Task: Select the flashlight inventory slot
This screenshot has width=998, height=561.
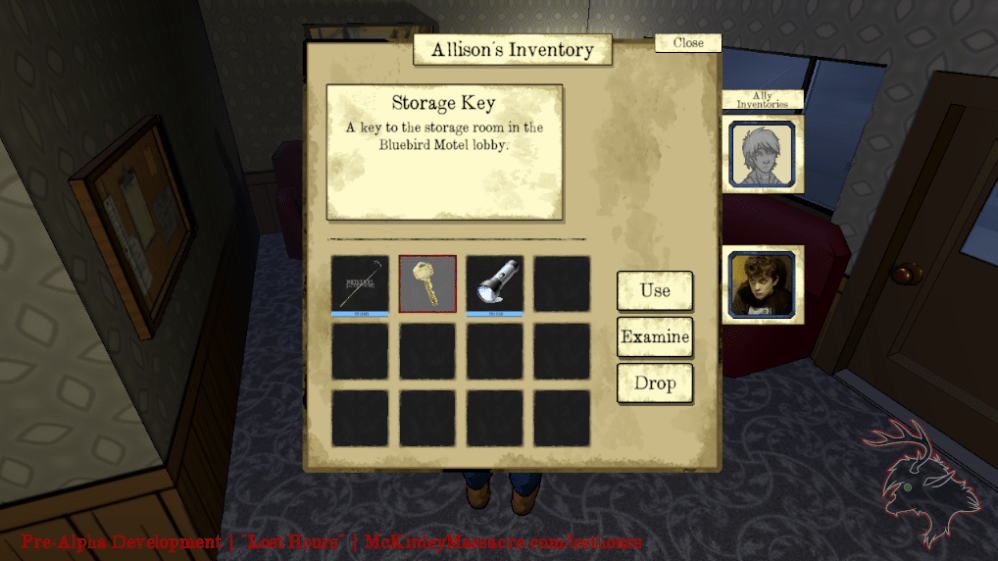Action: point(495,284)
